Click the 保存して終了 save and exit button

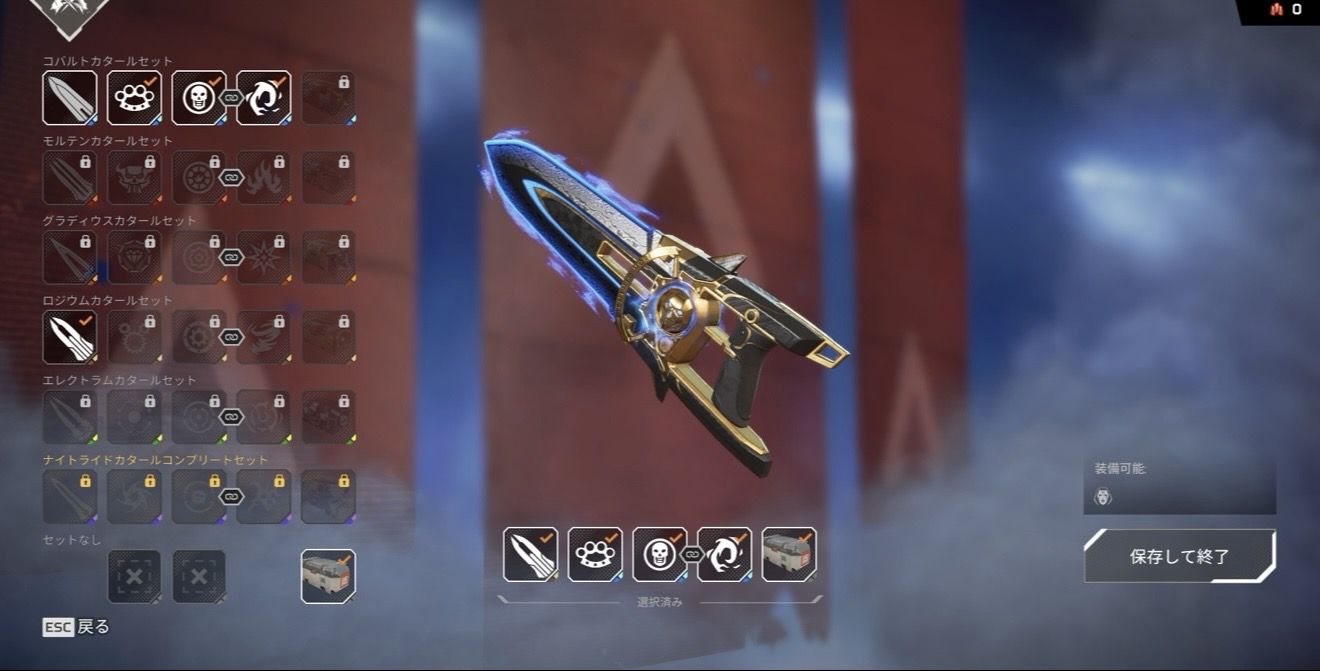[1179, 556]
